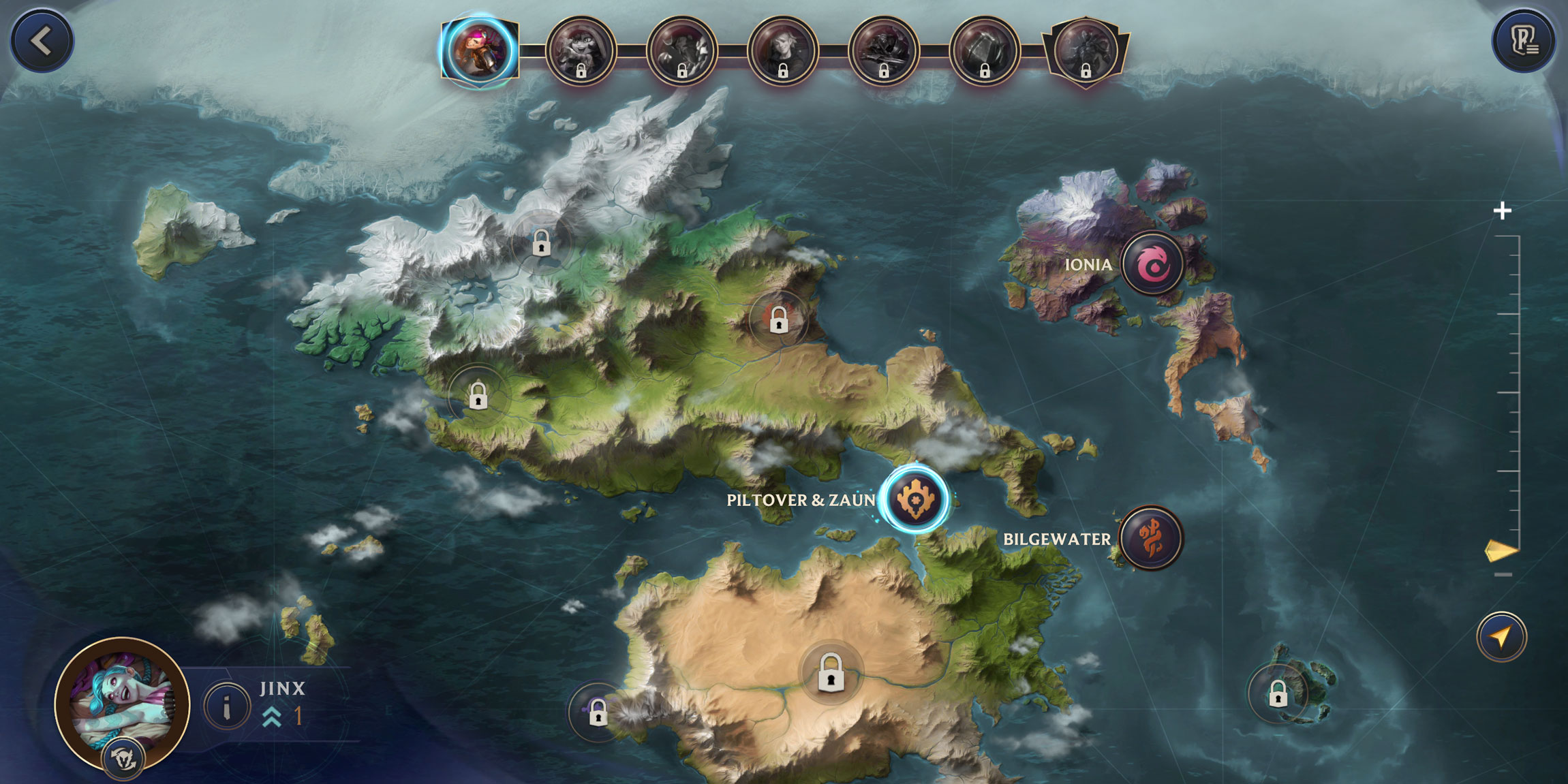Select the unlocked first champion portrait
Viewport: 1568px width, 784px height.
(x=479, y=51)
